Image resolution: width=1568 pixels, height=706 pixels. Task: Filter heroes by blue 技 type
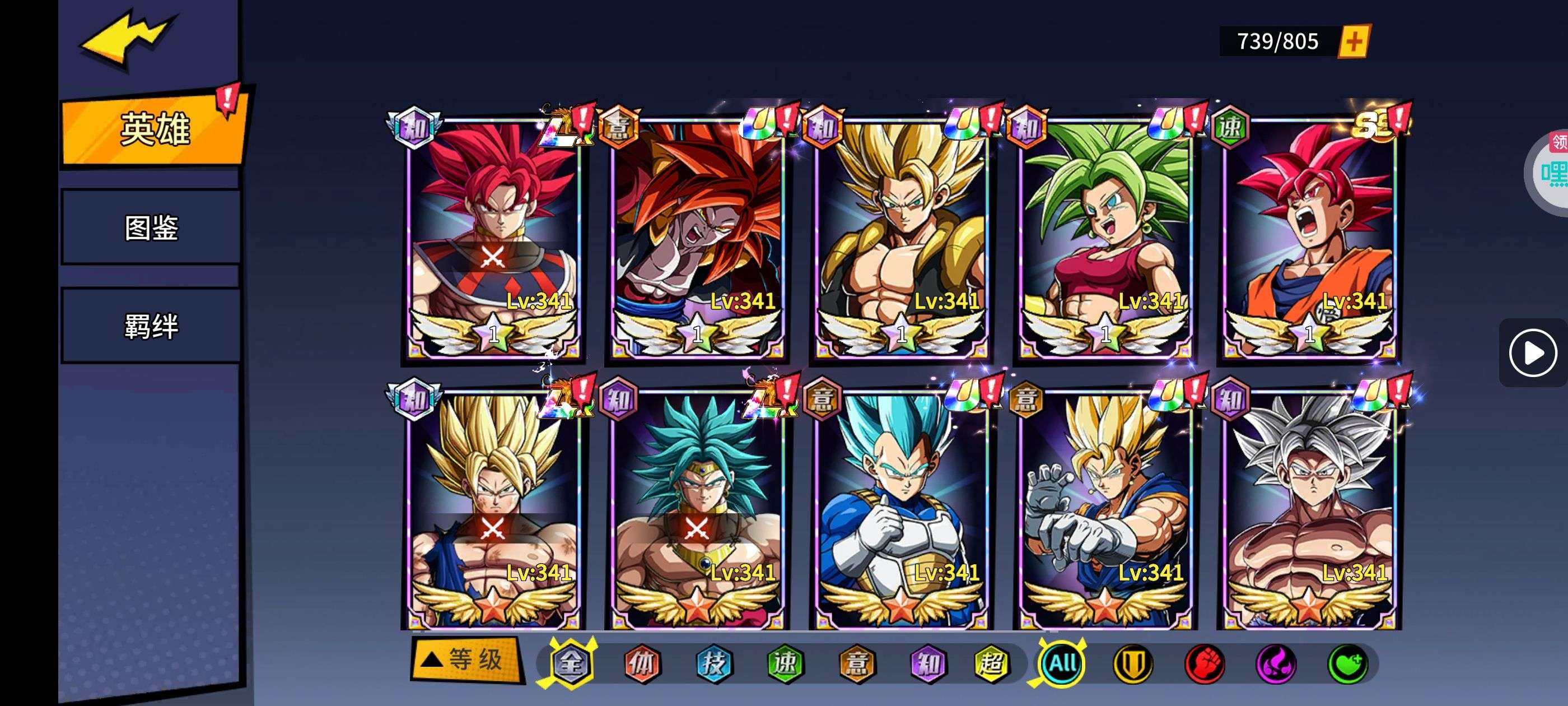pos(713,663)
